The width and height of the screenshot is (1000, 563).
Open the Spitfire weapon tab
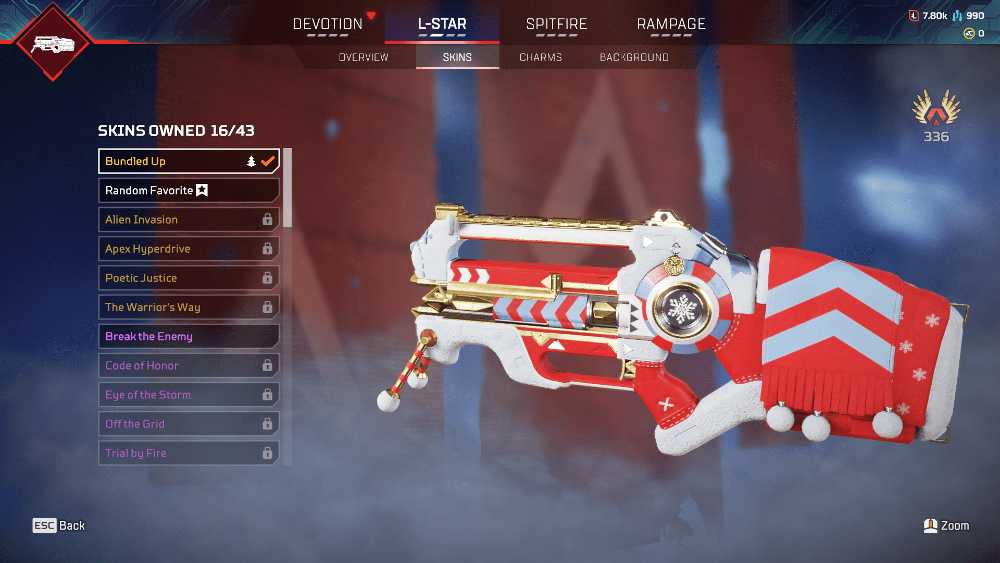click(556, 24)
